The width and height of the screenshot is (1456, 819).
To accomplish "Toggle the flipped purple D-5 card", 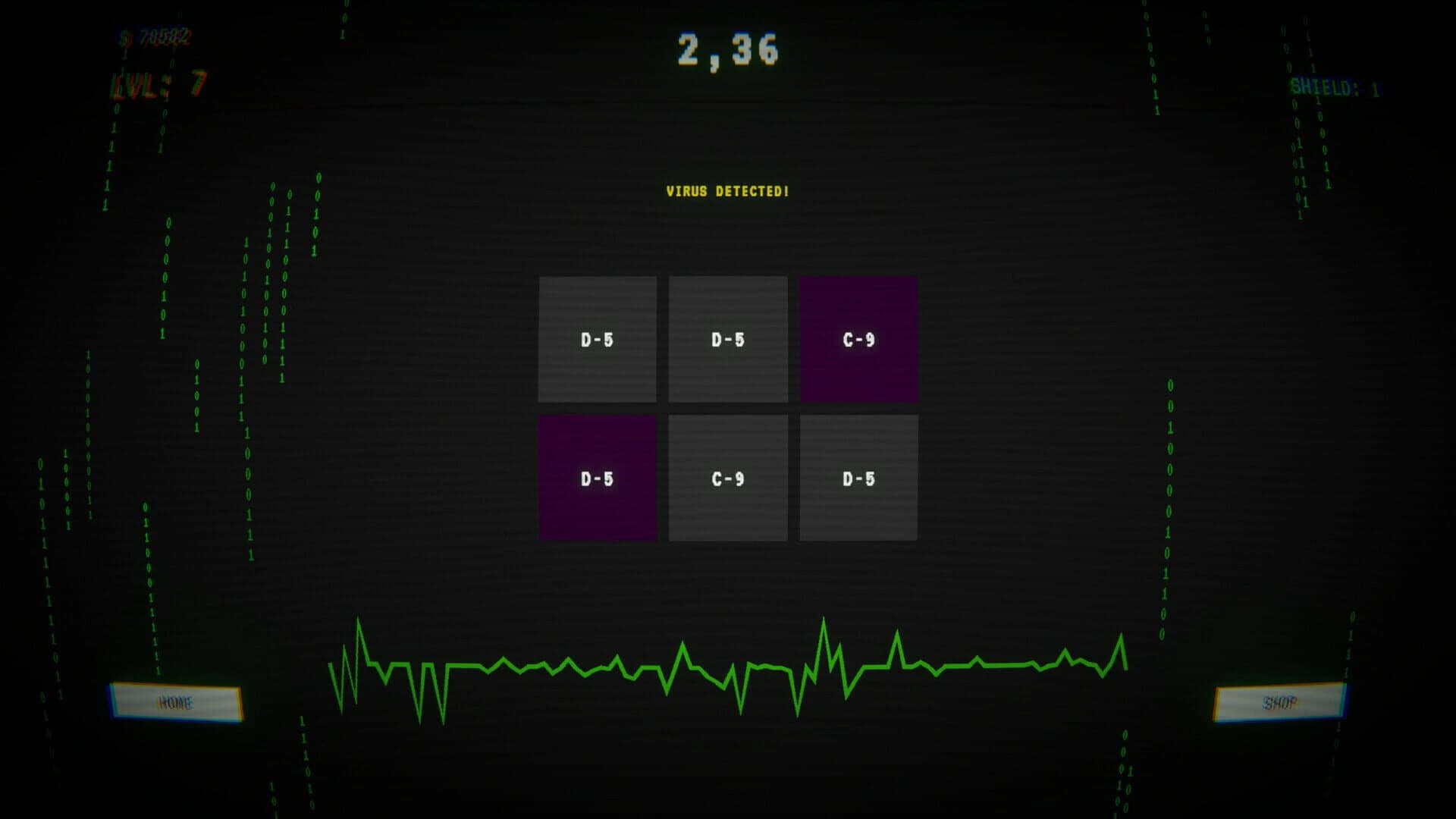I will (x=597, y=477).
